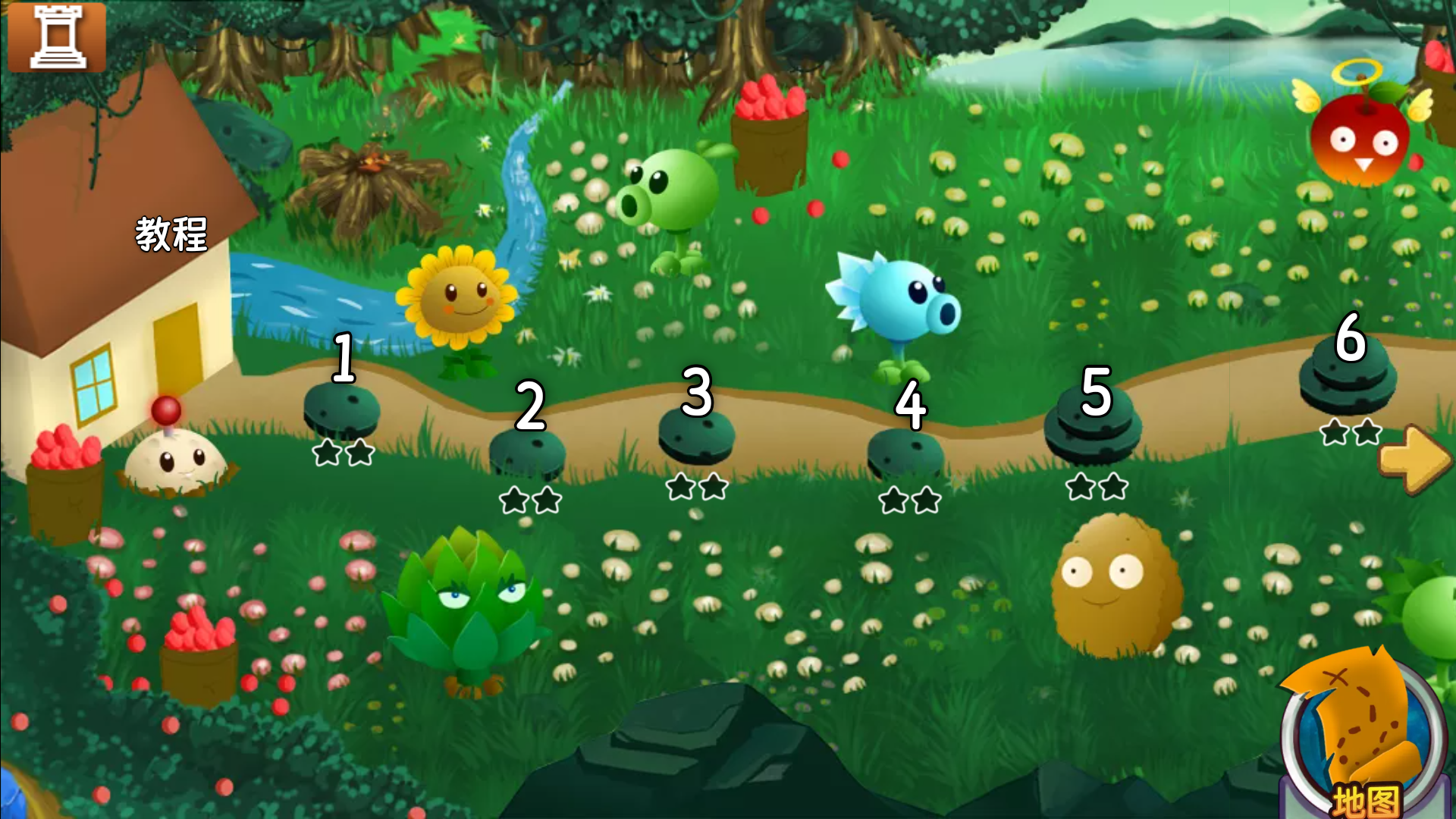Select level 5 node
1456x819 pixels.
(x=1093, y=425)
